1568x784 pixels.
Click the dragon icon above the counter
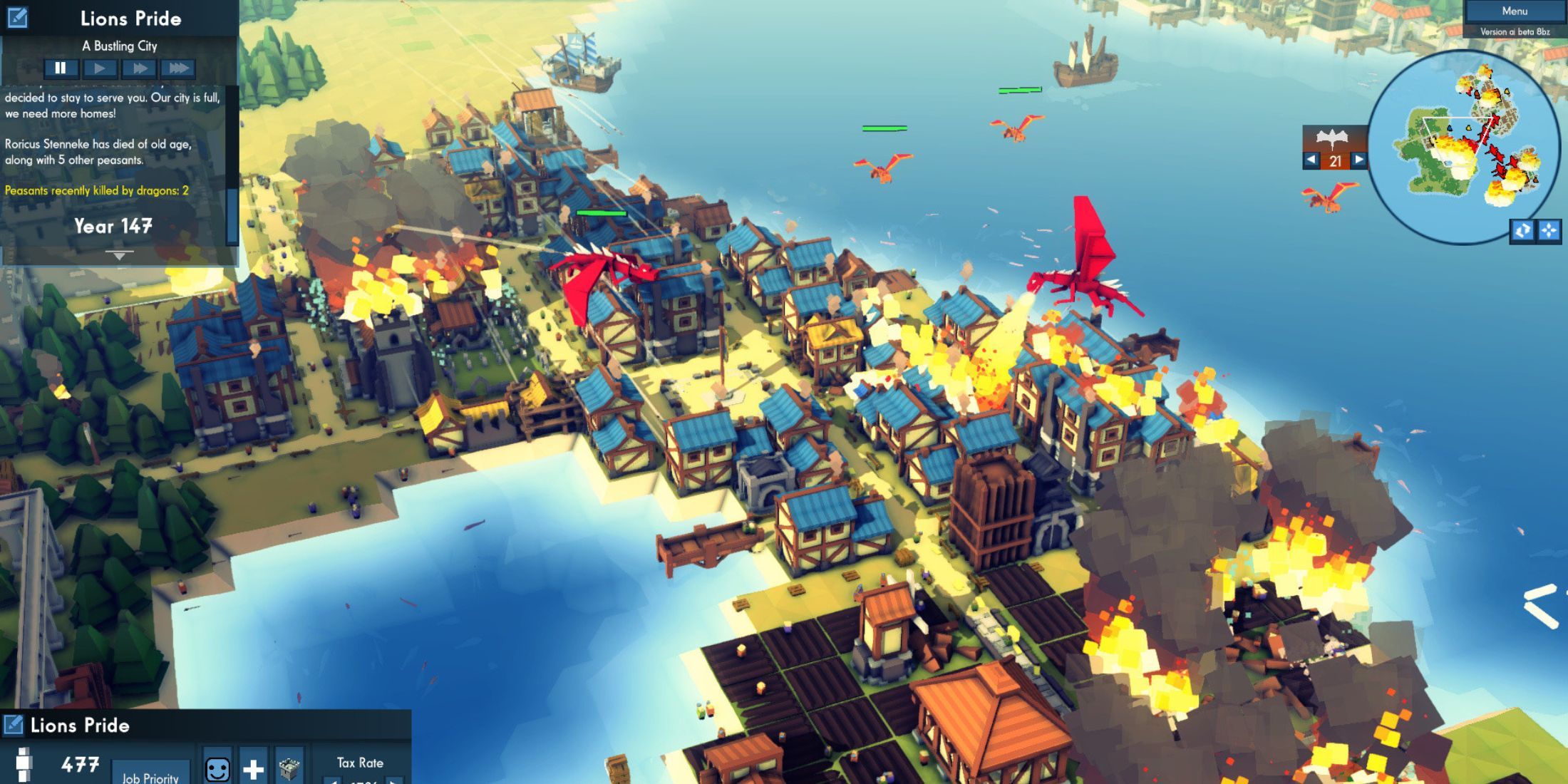(x=1332, y=138)
